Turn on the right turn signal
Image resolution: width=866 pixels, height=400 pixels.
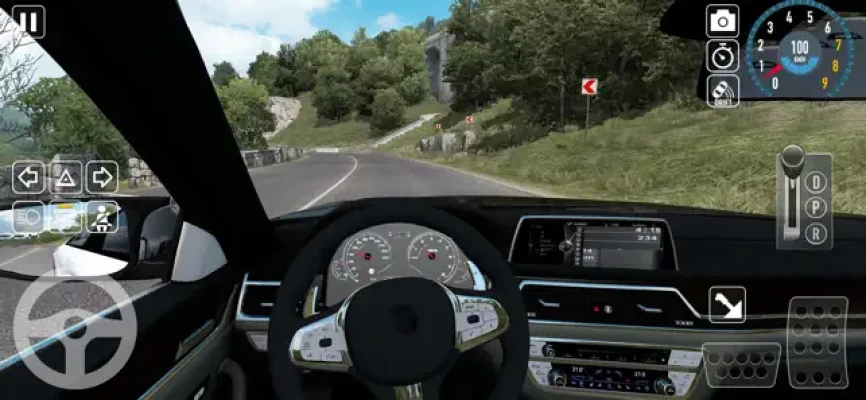(x=101, y=178)
